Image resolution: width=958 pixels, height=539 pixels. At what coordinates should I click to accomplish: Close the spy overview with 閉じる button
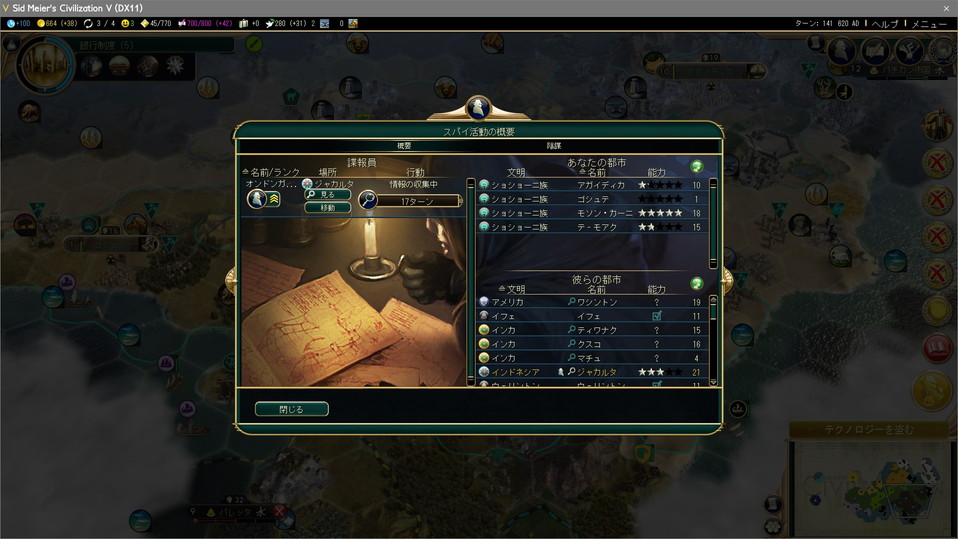291,409
